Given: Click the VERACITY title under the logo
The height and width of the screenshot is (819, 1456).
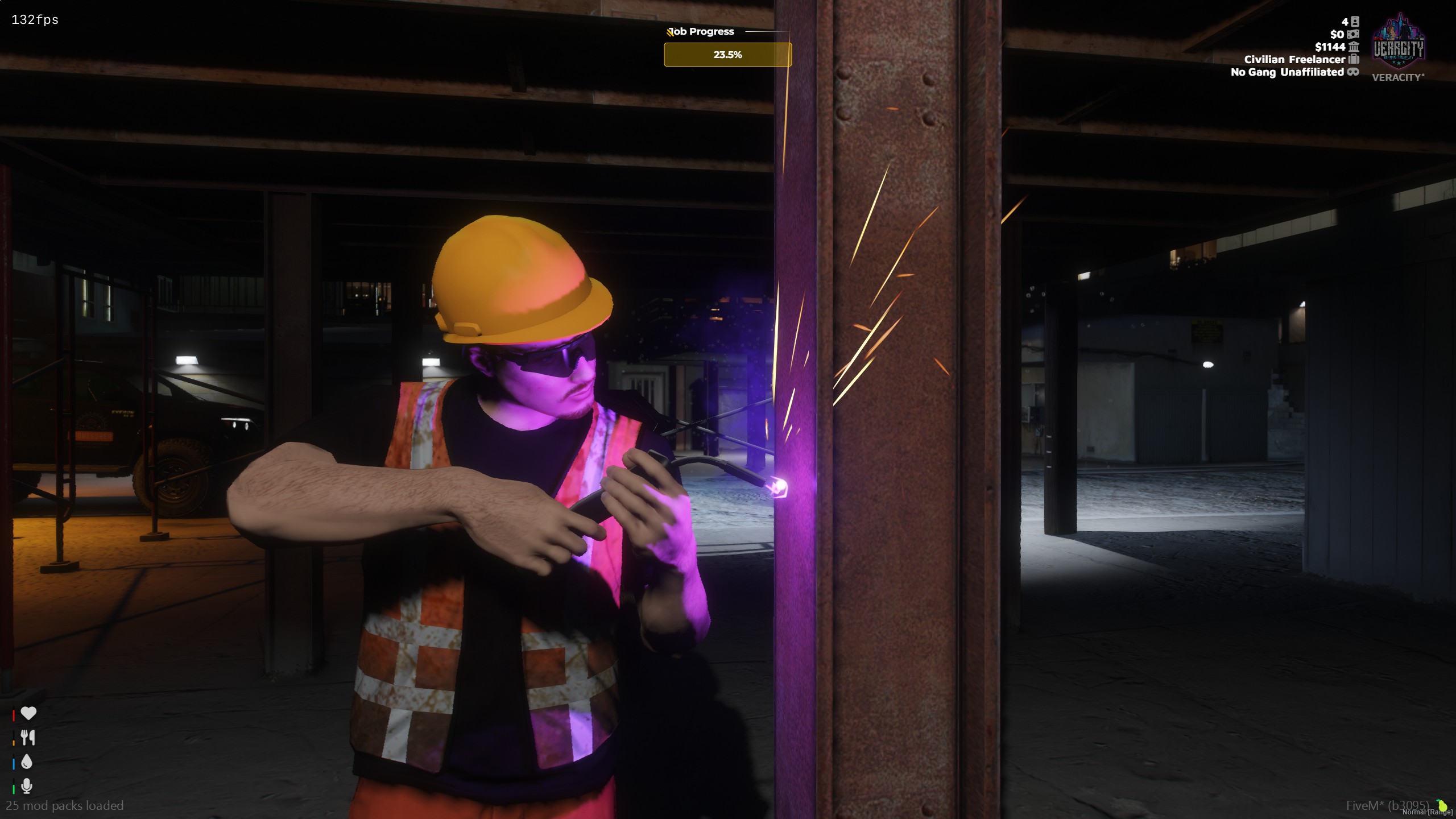Looking at the screenshot, I should (x=1397, y=77).
